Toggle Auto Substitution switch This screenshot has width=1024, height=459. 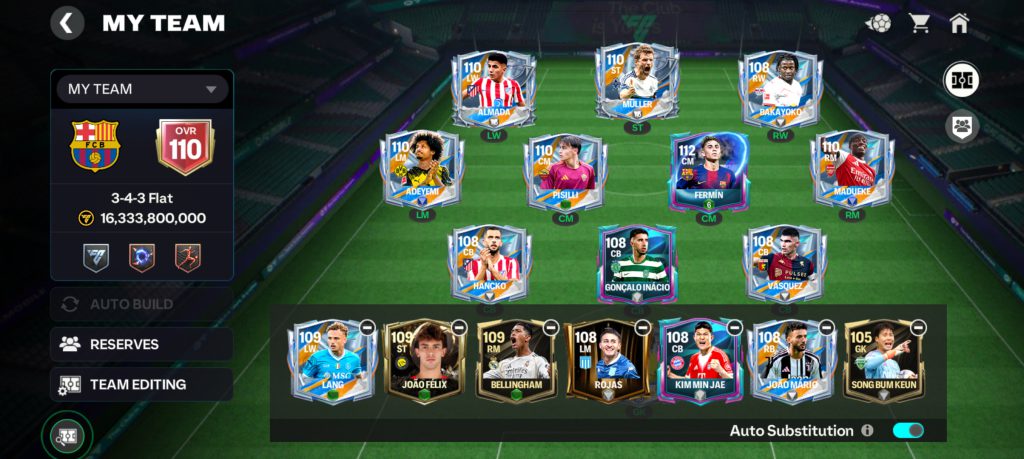(x=908, y=430)
